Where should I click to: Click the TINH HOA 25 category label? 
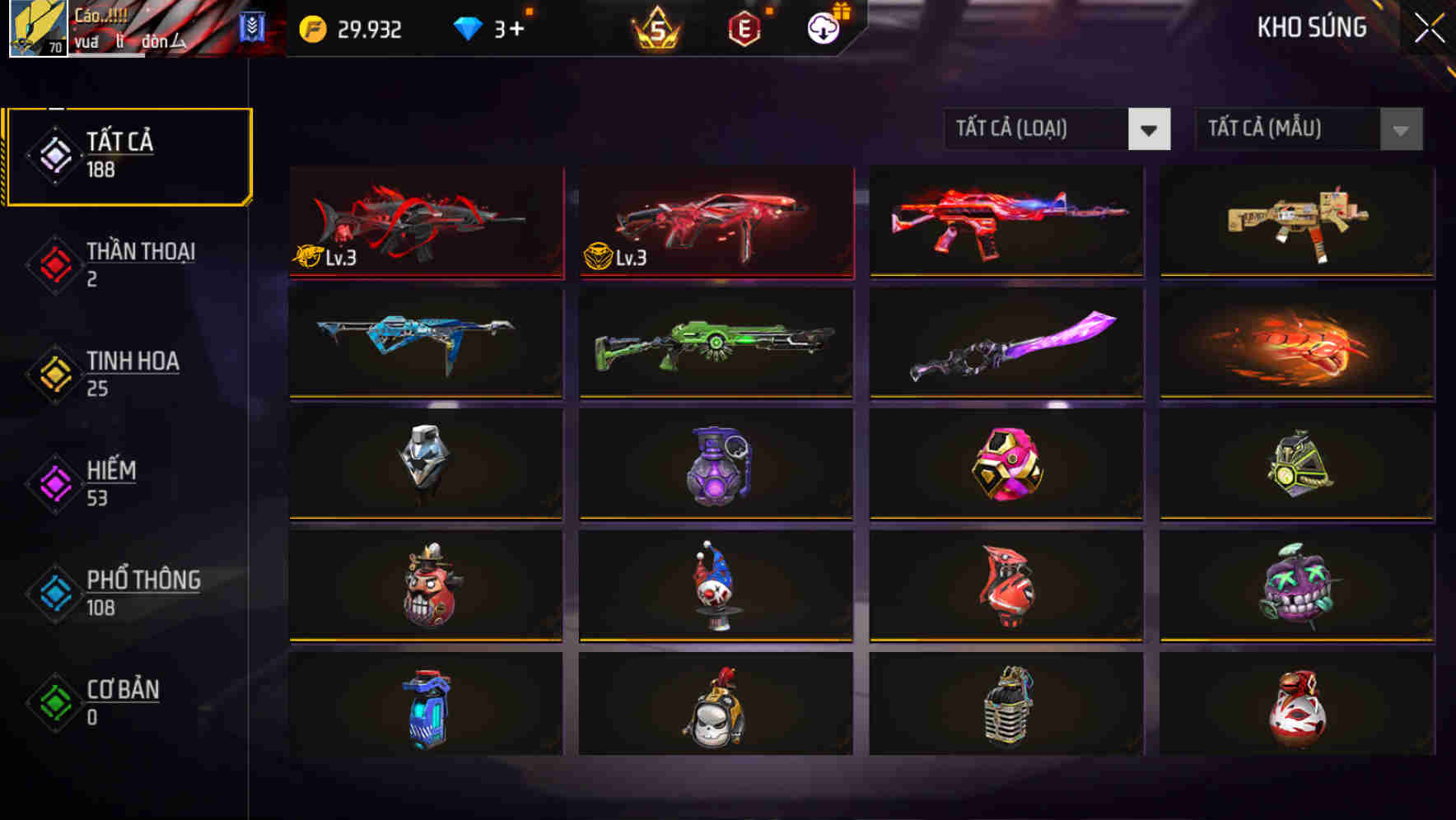pos(133,361)
